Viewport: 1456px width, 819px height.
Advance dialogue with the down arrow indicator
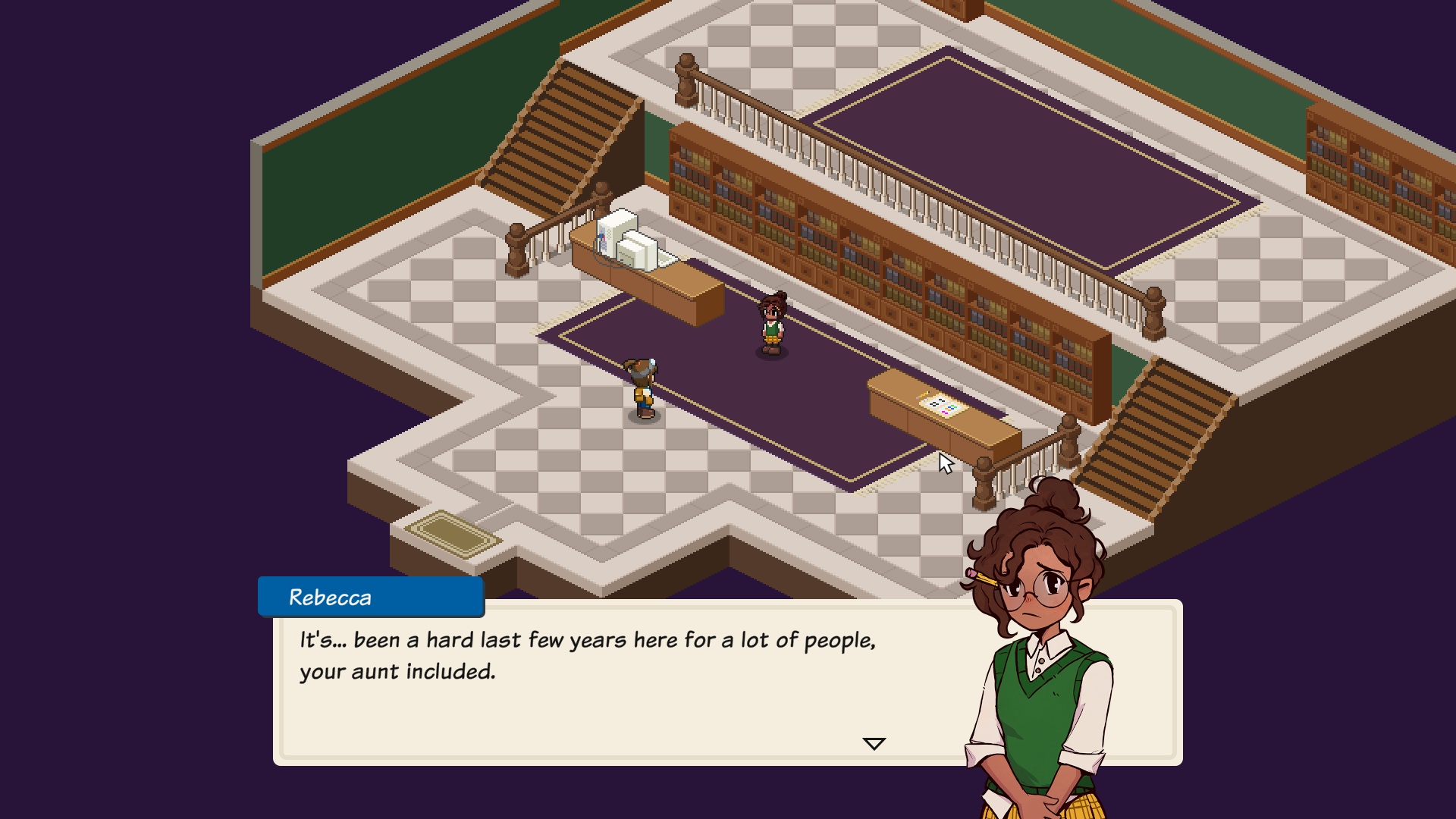pyautogui.click(x=874, y=744)
